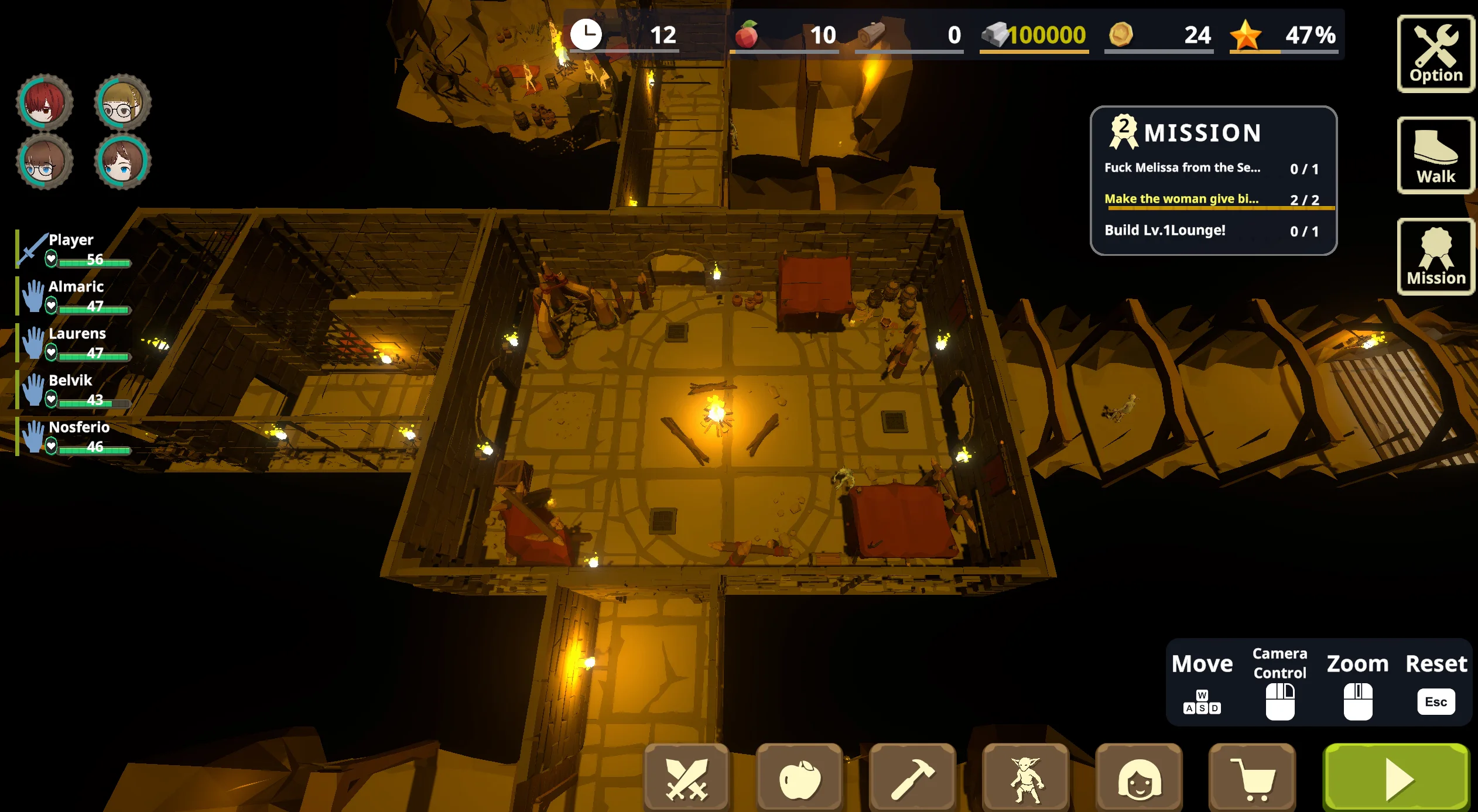
Task: Open the goblin management menu
Action: point(1026,778)
